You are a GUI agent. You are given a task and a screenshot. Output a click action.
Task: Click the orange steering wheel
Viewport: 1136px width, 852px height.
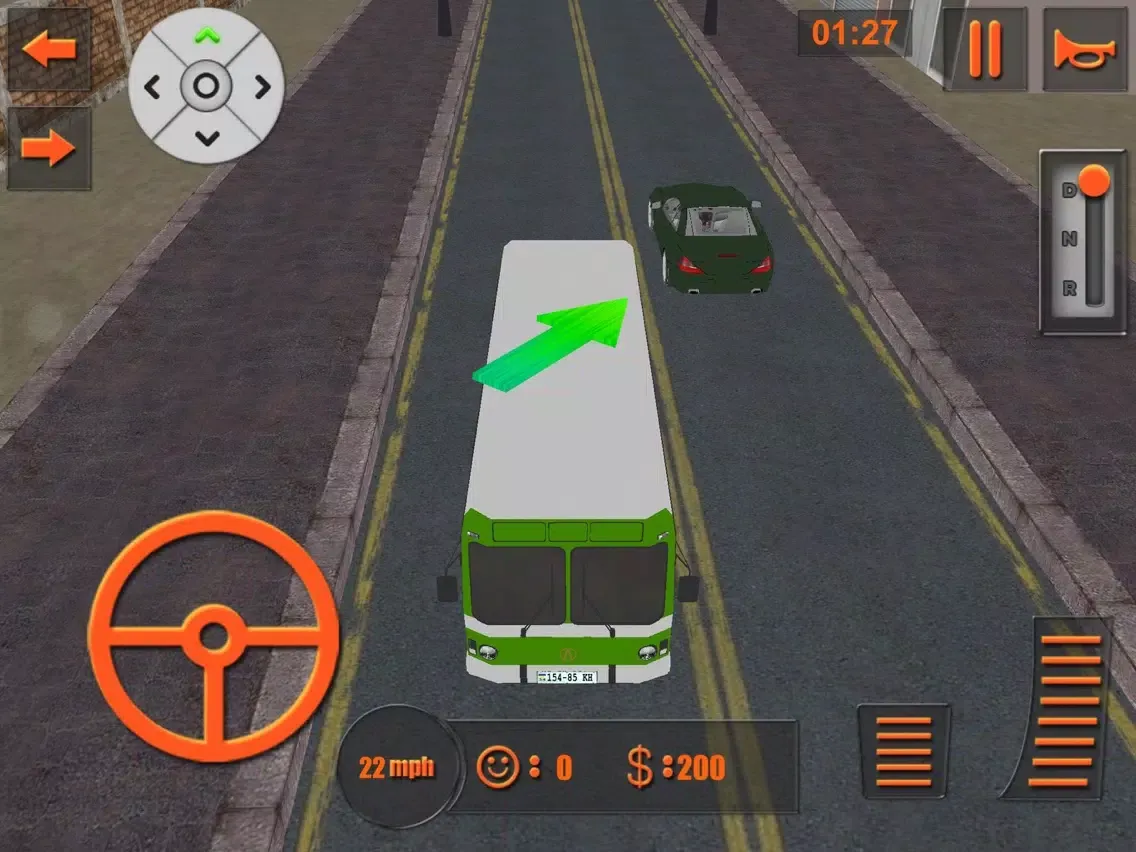(x=214, y=637)
